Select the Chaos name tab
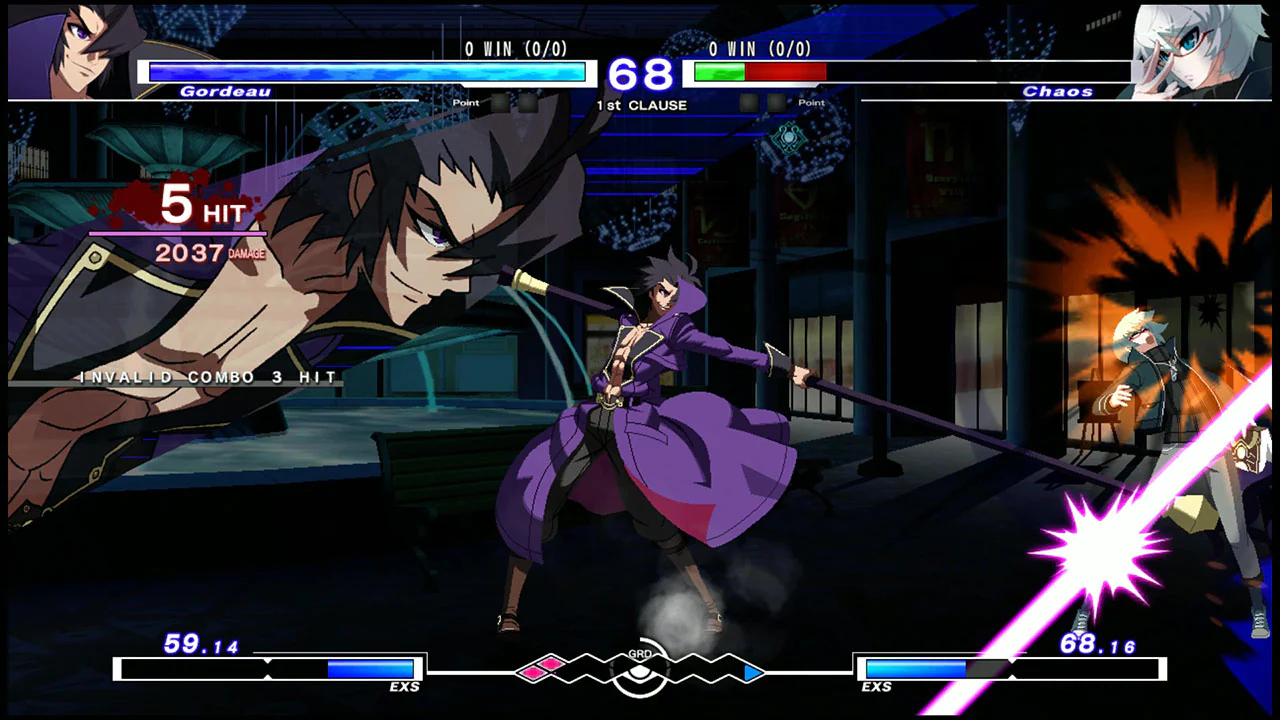 1057,91
